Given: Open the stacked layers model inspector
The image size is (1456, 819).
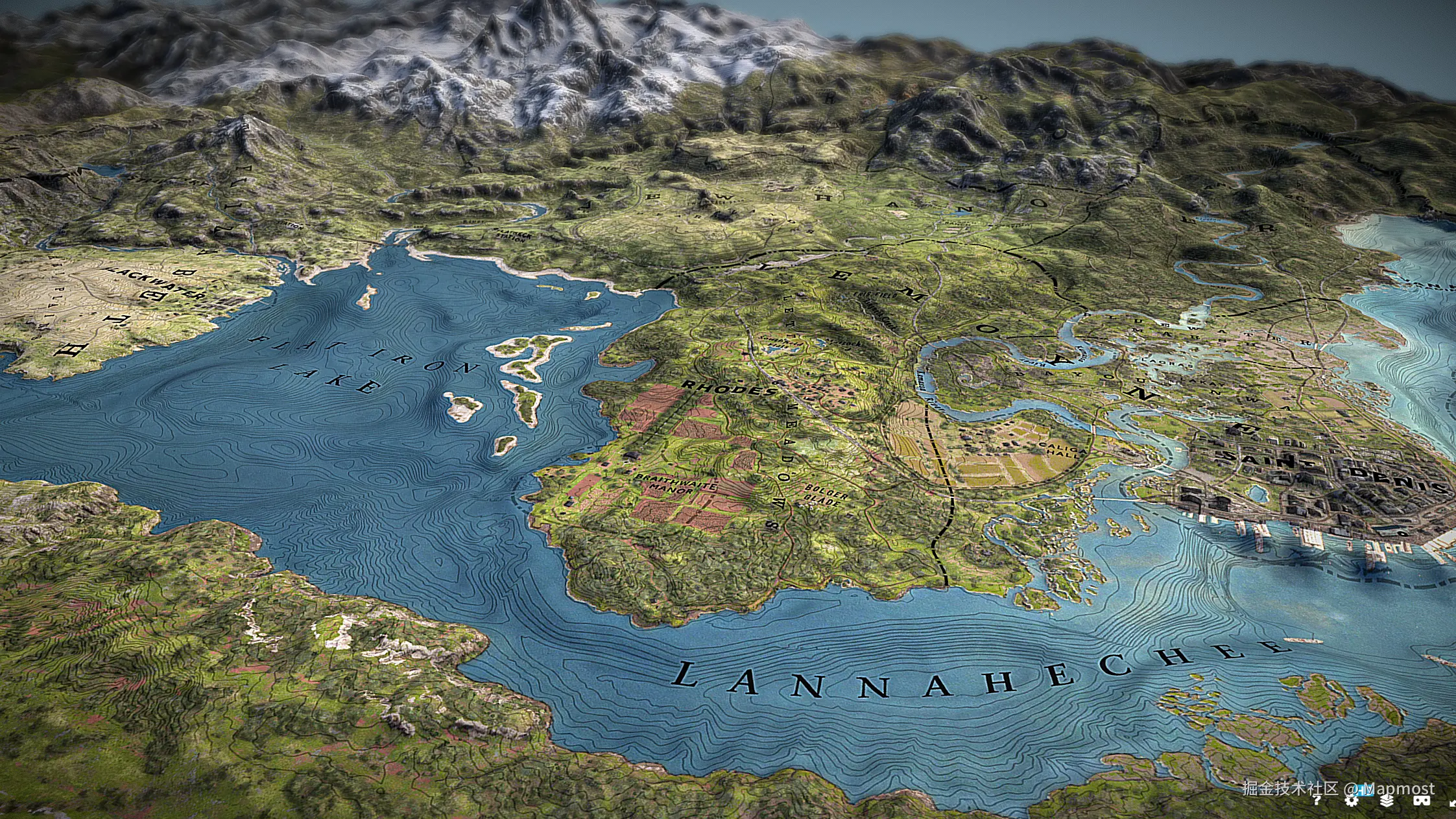Looking at the screenshot, I should tap(1387, 801).
